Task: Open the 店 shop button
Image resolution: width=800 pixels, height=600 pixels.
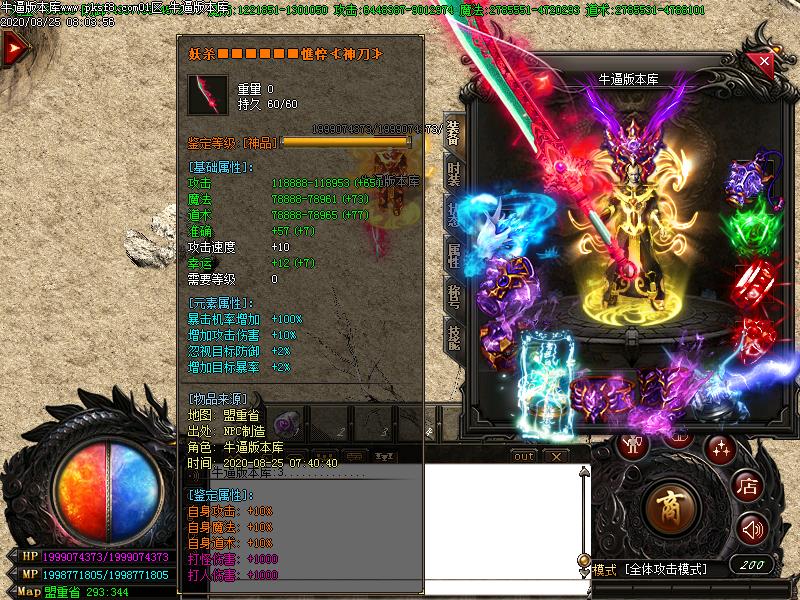Action: 747,486
